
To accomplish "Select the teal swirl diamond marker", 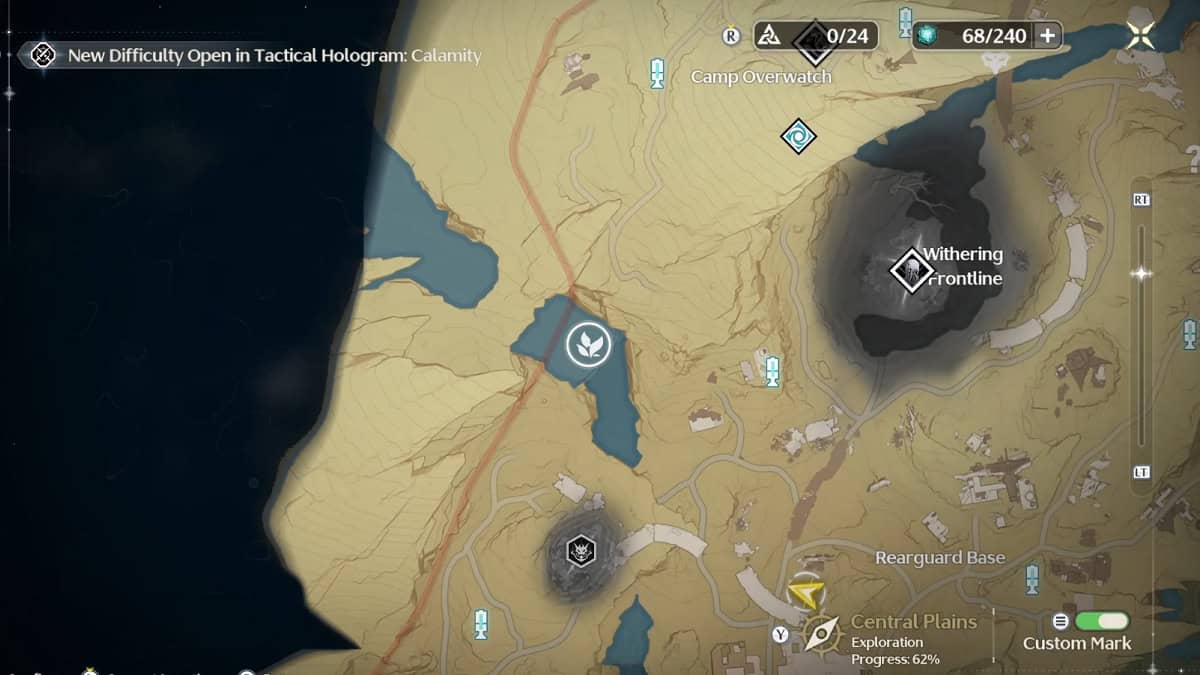I will tap(798, 136).
